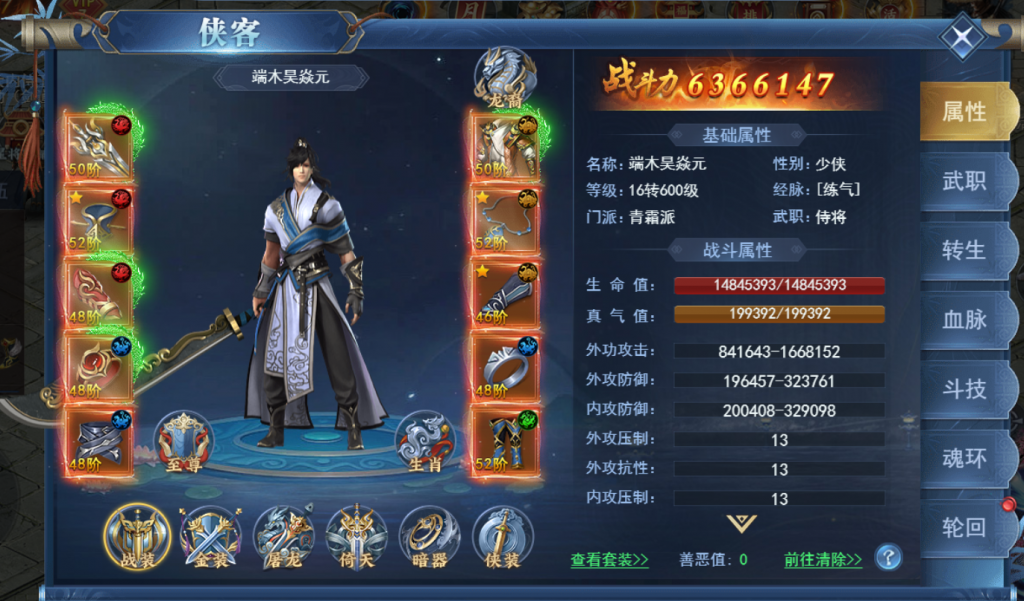Click the 查看套装 link
The image size is (1024, 601).
tap(609, 560)
